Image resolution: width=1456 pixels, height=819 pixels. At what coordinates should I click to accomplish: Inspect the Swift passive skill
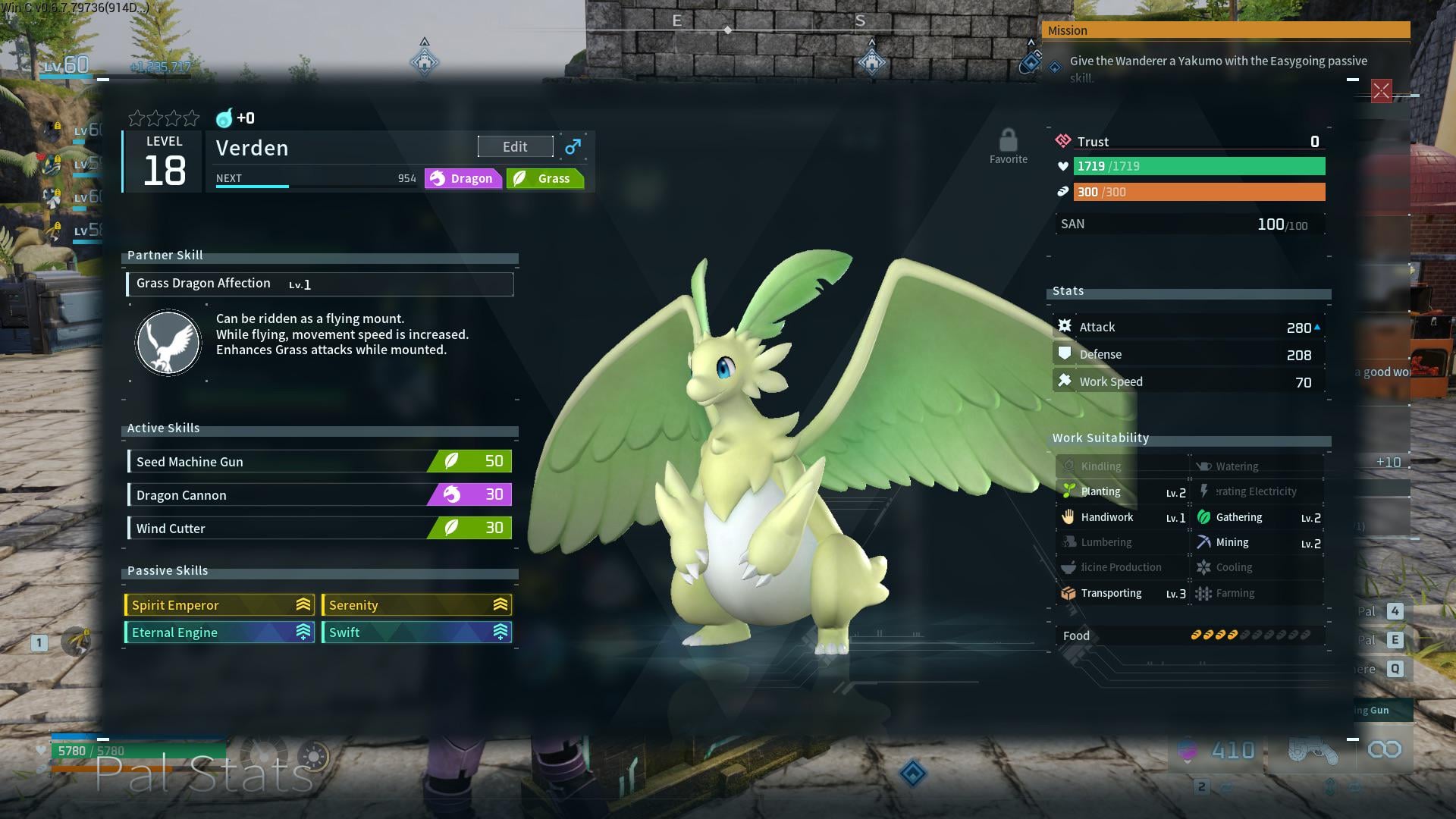pos(416,632)
